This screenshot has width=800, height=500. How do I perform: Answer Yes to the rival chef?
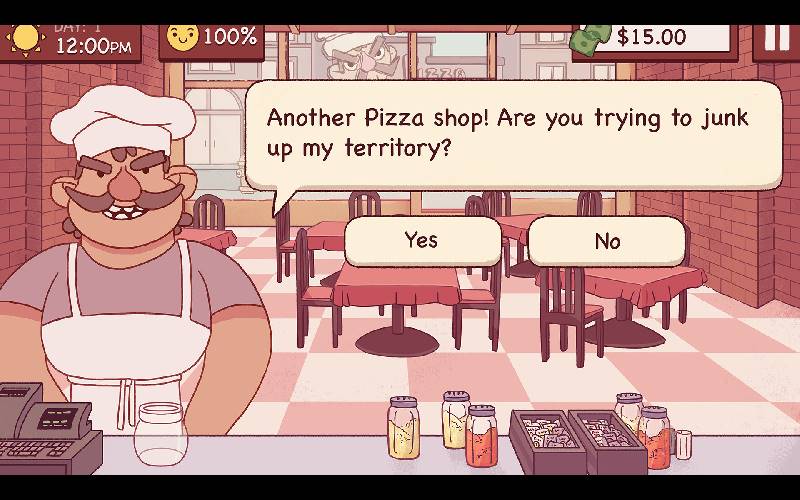[421, 241]
